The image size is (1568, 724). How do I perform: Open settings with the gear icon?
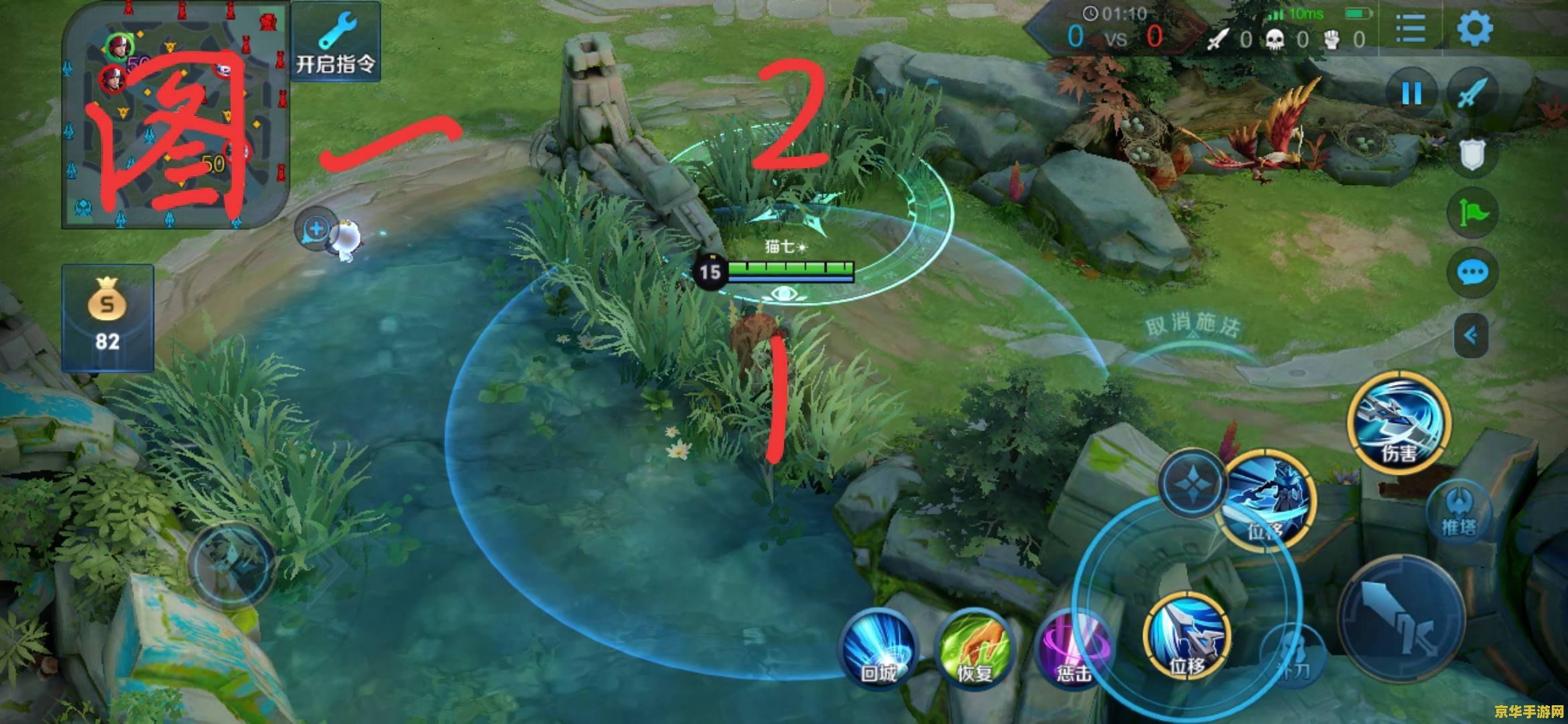1475,28
